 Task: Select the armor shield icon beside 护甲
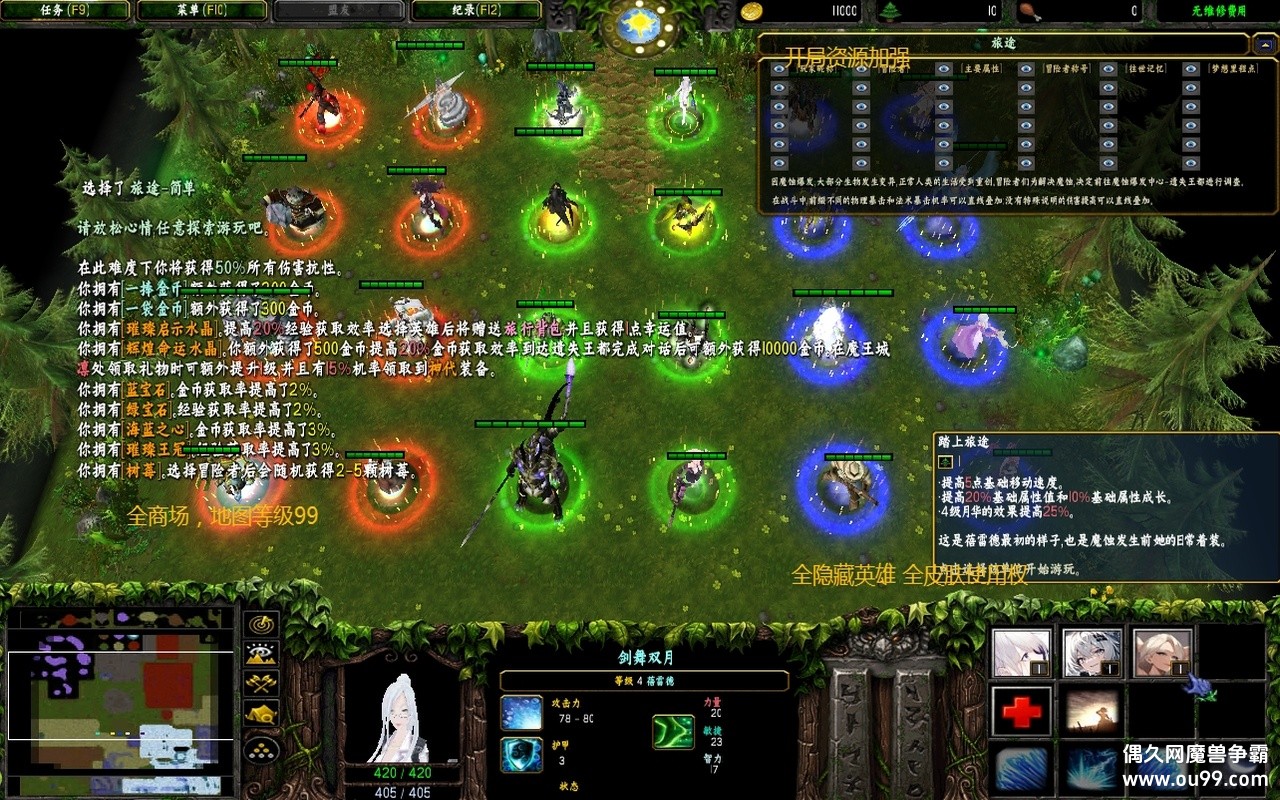click(x=522, y=755)
